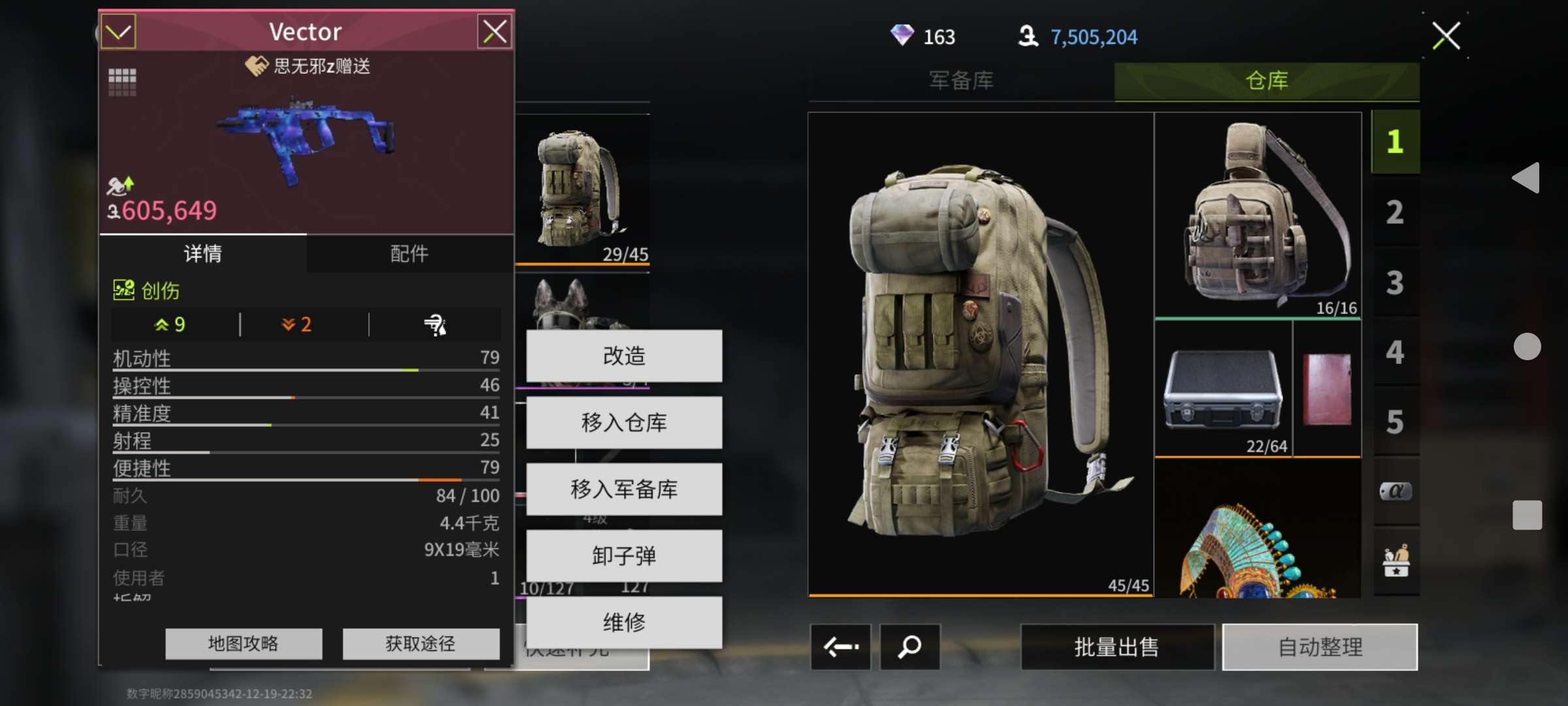The height and width of the screenshot is (706, 1568).
Task: Open the 仓库 warehouse tab
Action: click(1266, 81)
